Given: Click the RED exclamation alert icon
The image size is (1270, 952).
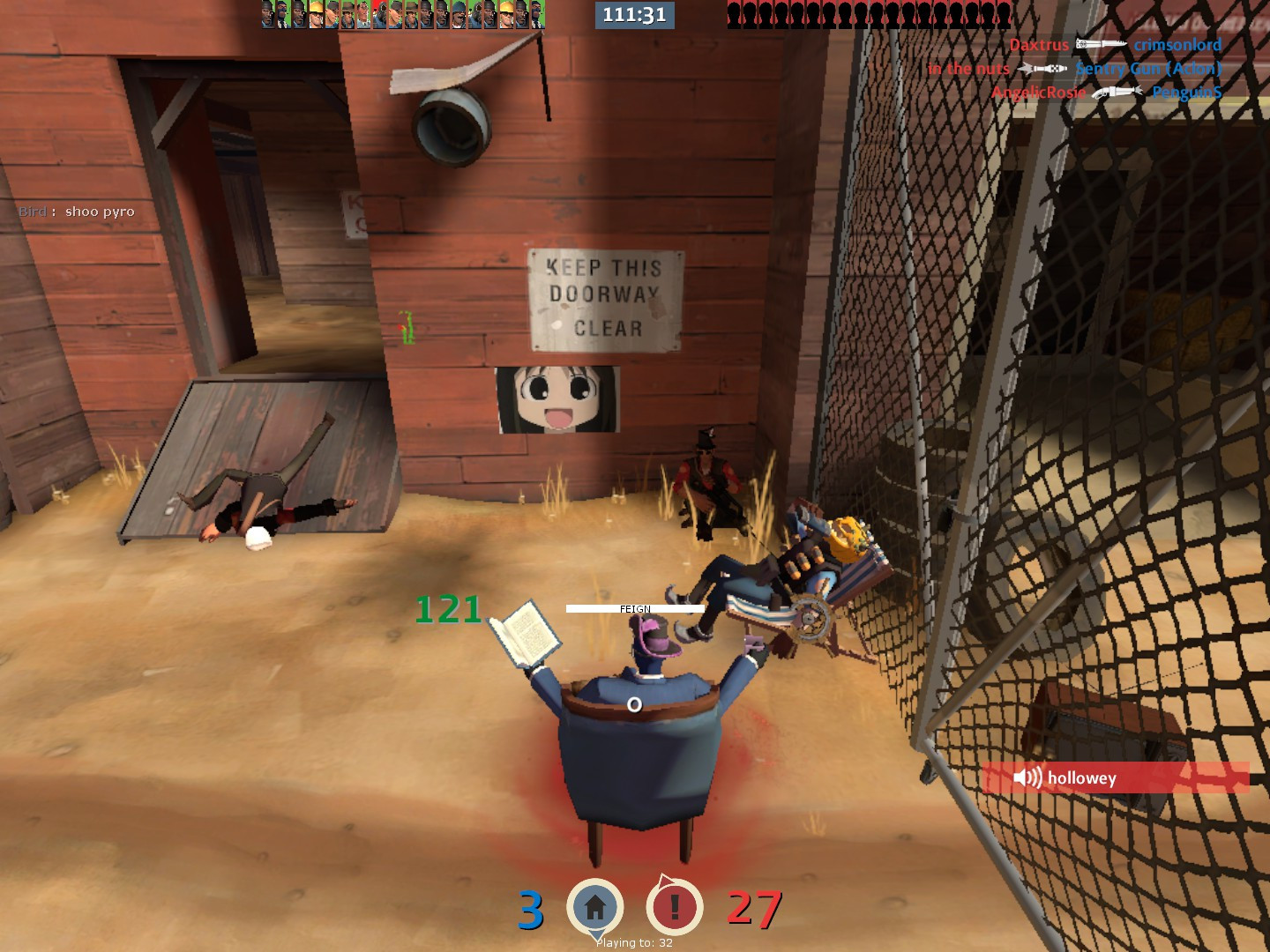Looking at the screenshot, I should click(x=673, y=904).
